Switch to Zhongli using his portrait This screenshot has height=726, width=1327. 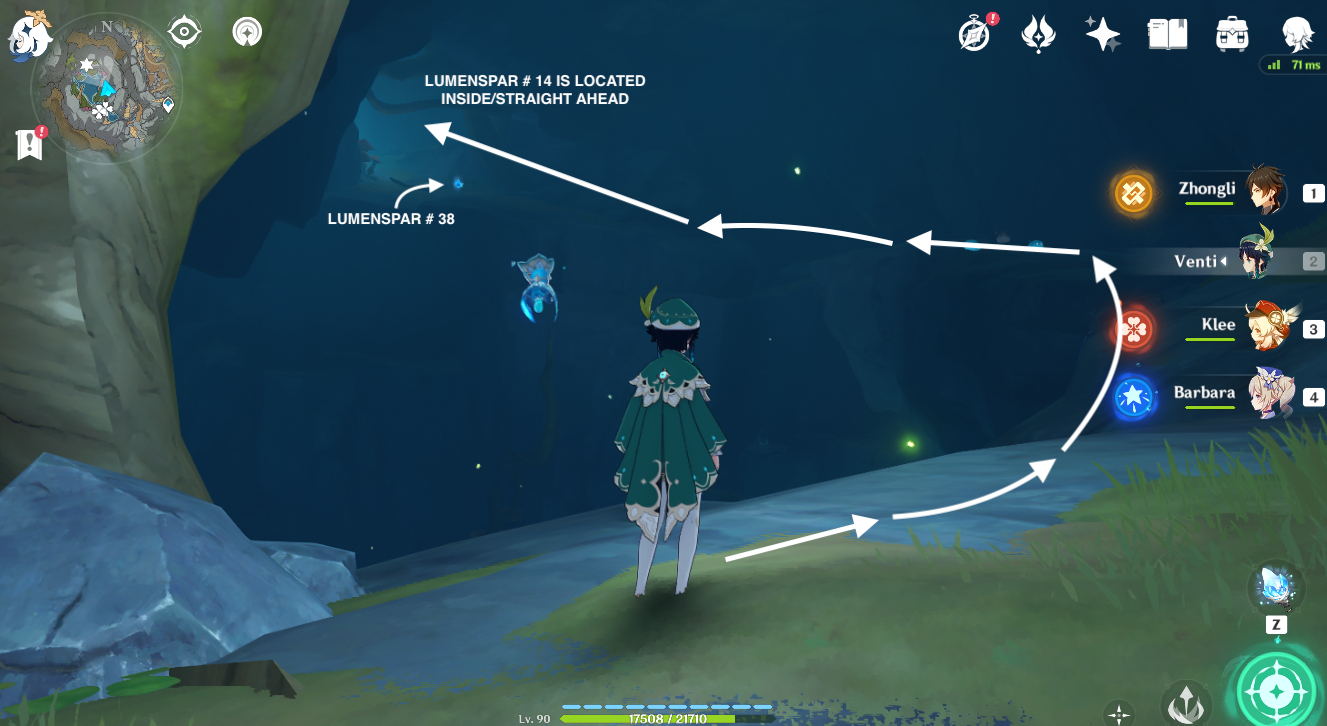click(1270, 190)
